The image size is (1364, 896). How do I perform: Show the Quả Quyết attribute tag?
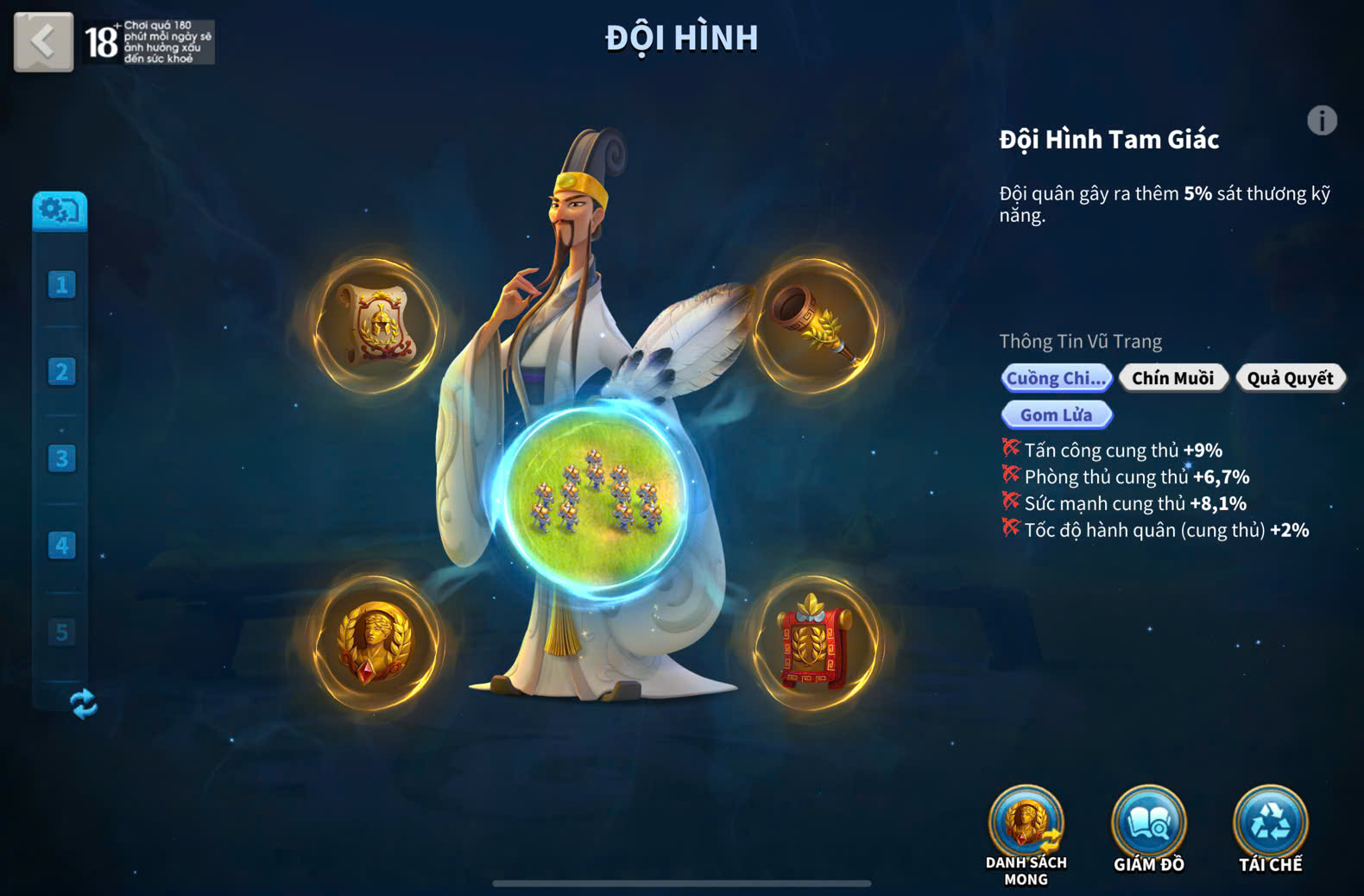tap(1290, 378)
